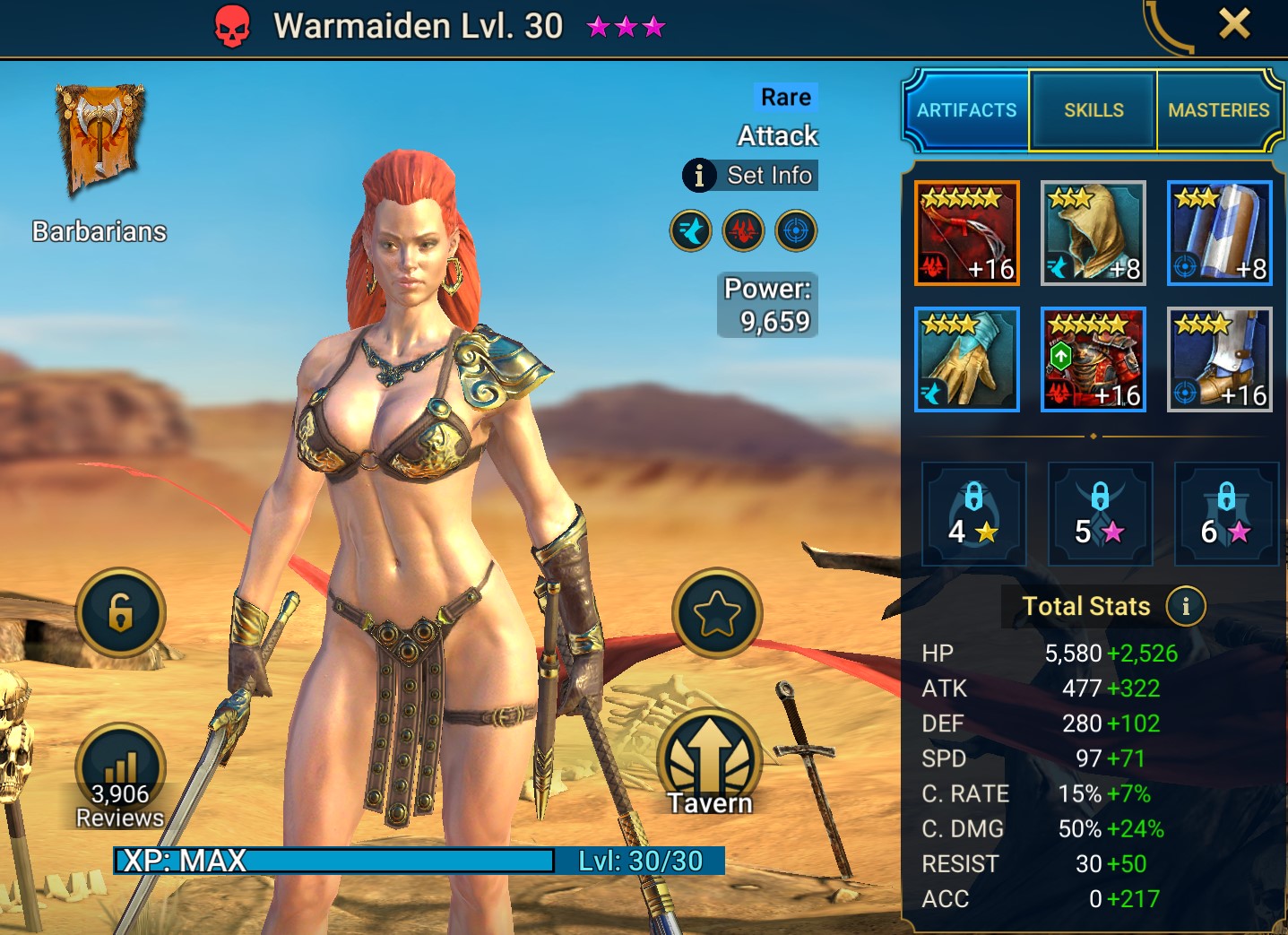The image size is (1288, 935).
Task: Open the 6-star banner accessory slot
Action: (1226, 514)
